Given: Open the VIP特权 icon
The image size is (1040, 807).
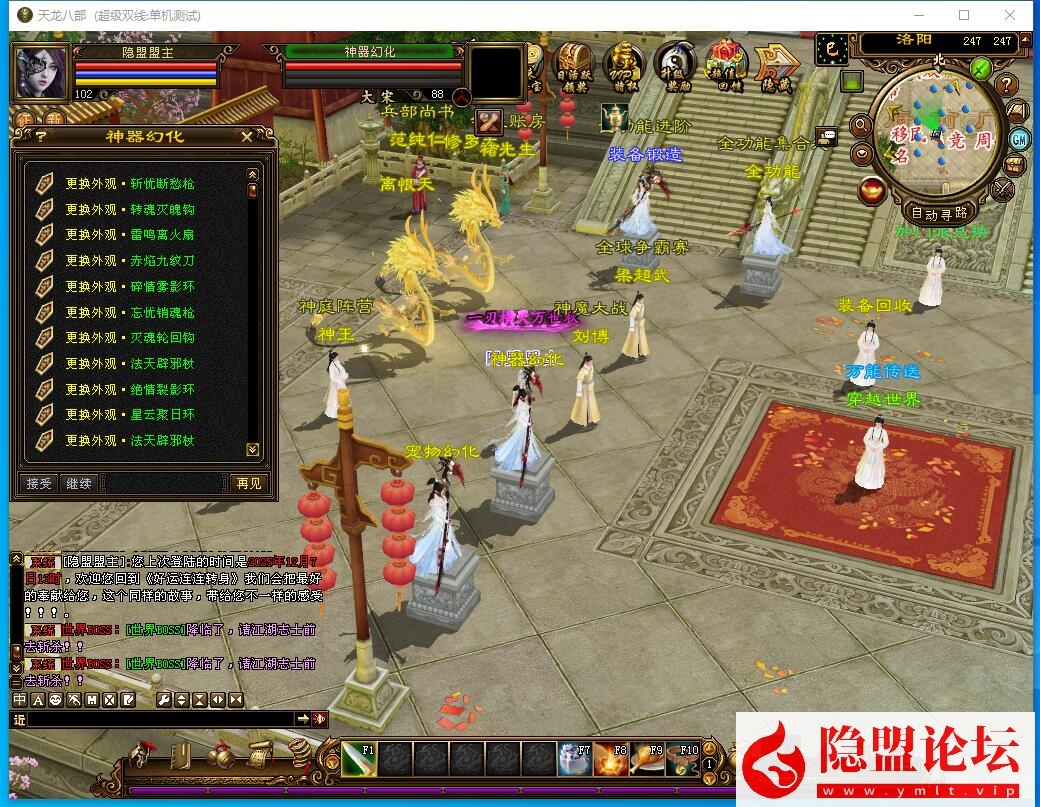Looking at the screenshot, I should pos(623,64).
